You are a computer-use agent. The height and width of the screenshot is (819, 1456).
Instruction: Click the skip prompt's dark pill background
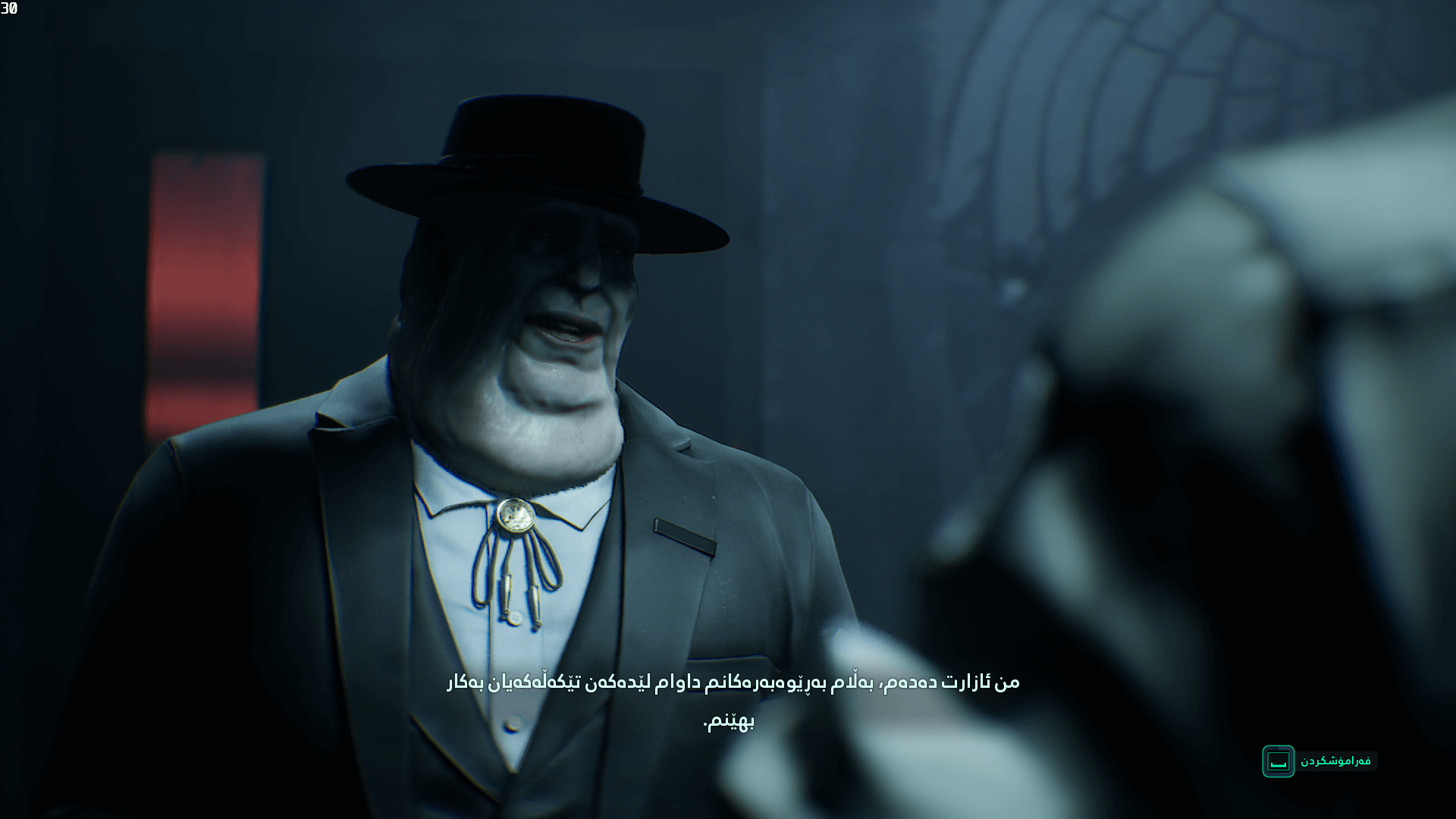(1357, 761)
